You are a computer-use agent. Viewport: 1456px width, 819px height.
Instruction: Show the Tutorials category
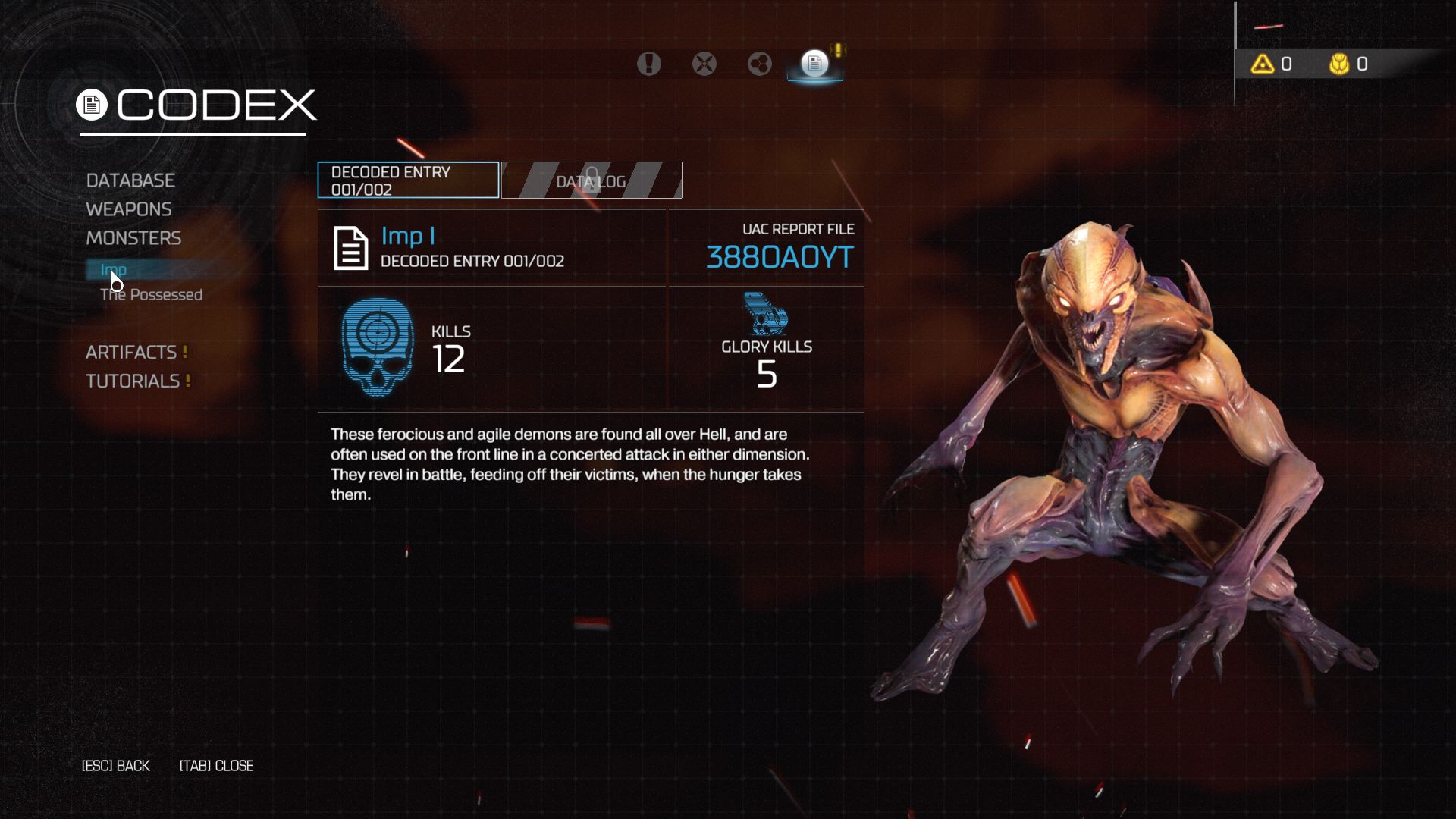point(133,381)
